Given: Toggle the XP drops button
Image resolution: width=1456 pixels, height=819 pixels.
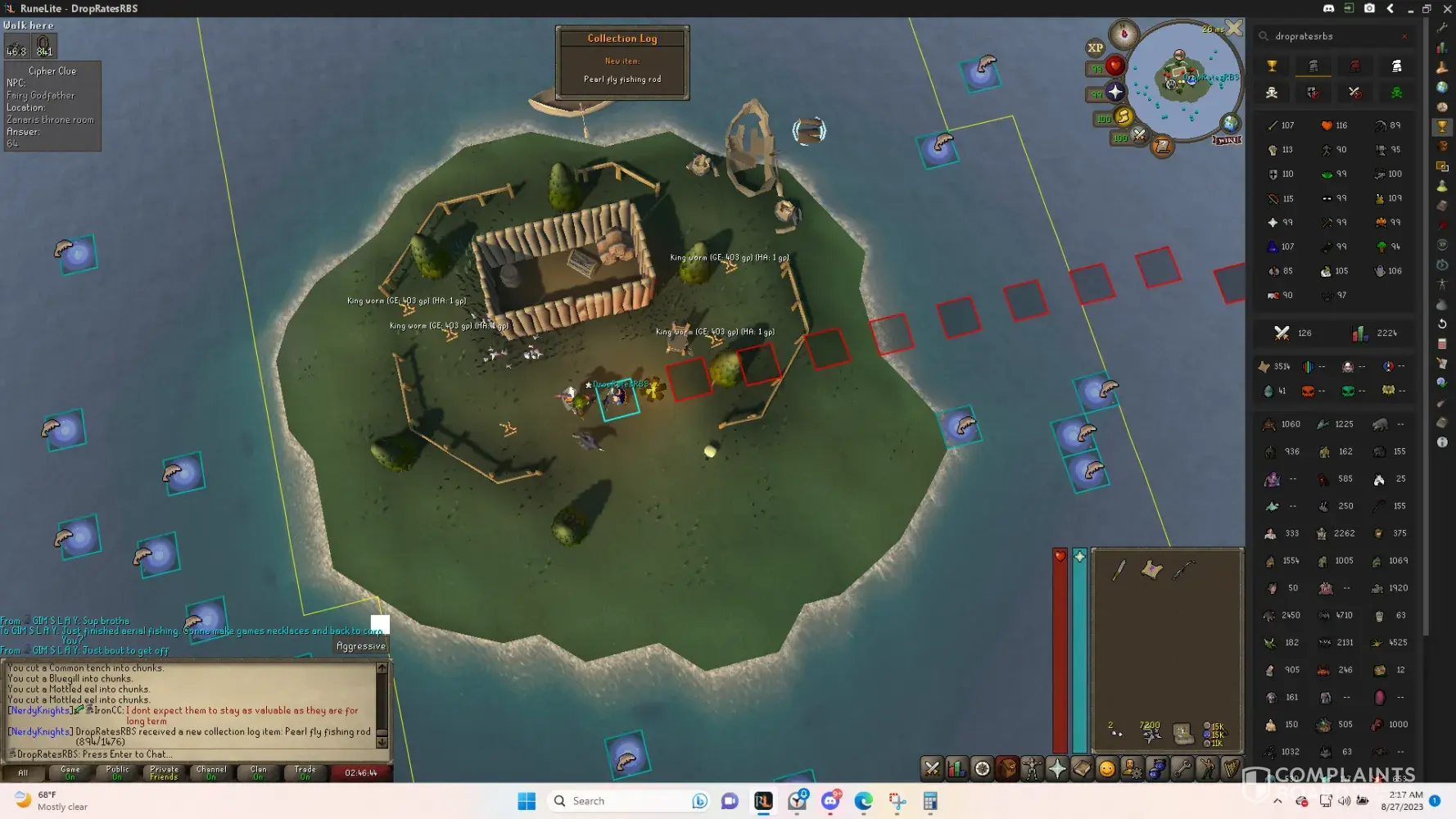Looking at the screenshot, I should click(x=1096, y=48).
